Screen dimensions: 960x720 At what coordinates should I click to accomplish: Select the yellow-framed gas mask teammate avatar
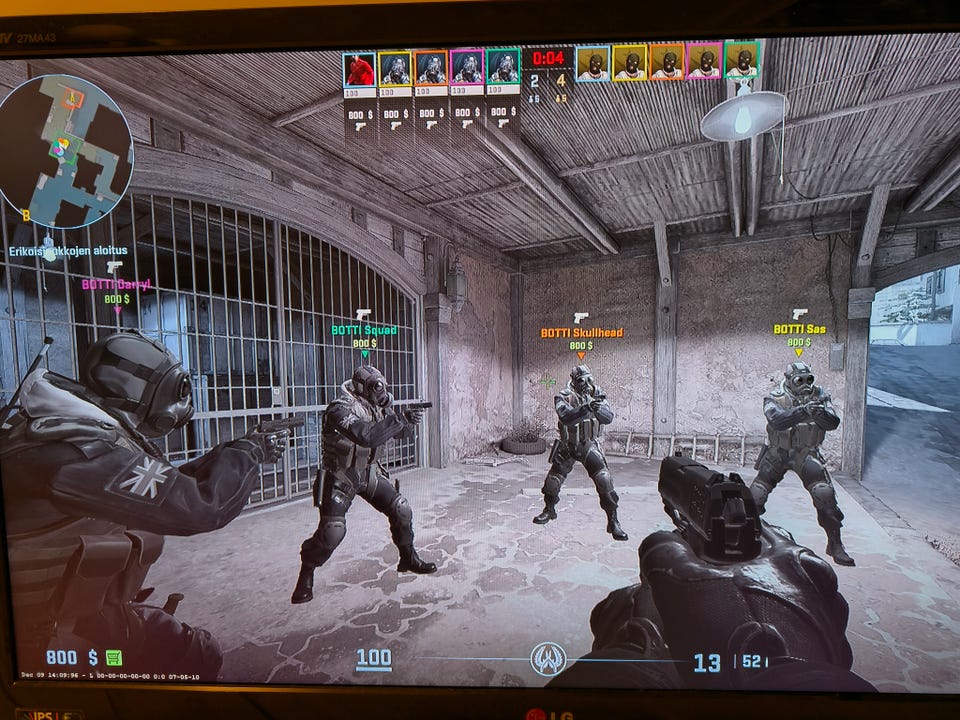click(395, 69)
